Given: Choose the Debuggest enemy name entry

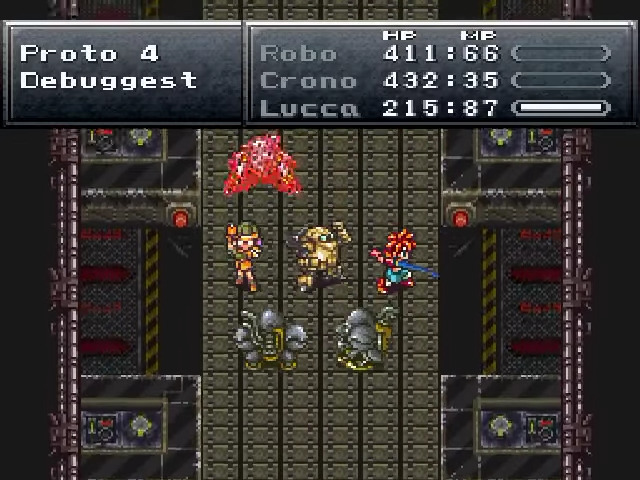Looking at the screenshot, I should pyautogui.click(x=109, y=80).
